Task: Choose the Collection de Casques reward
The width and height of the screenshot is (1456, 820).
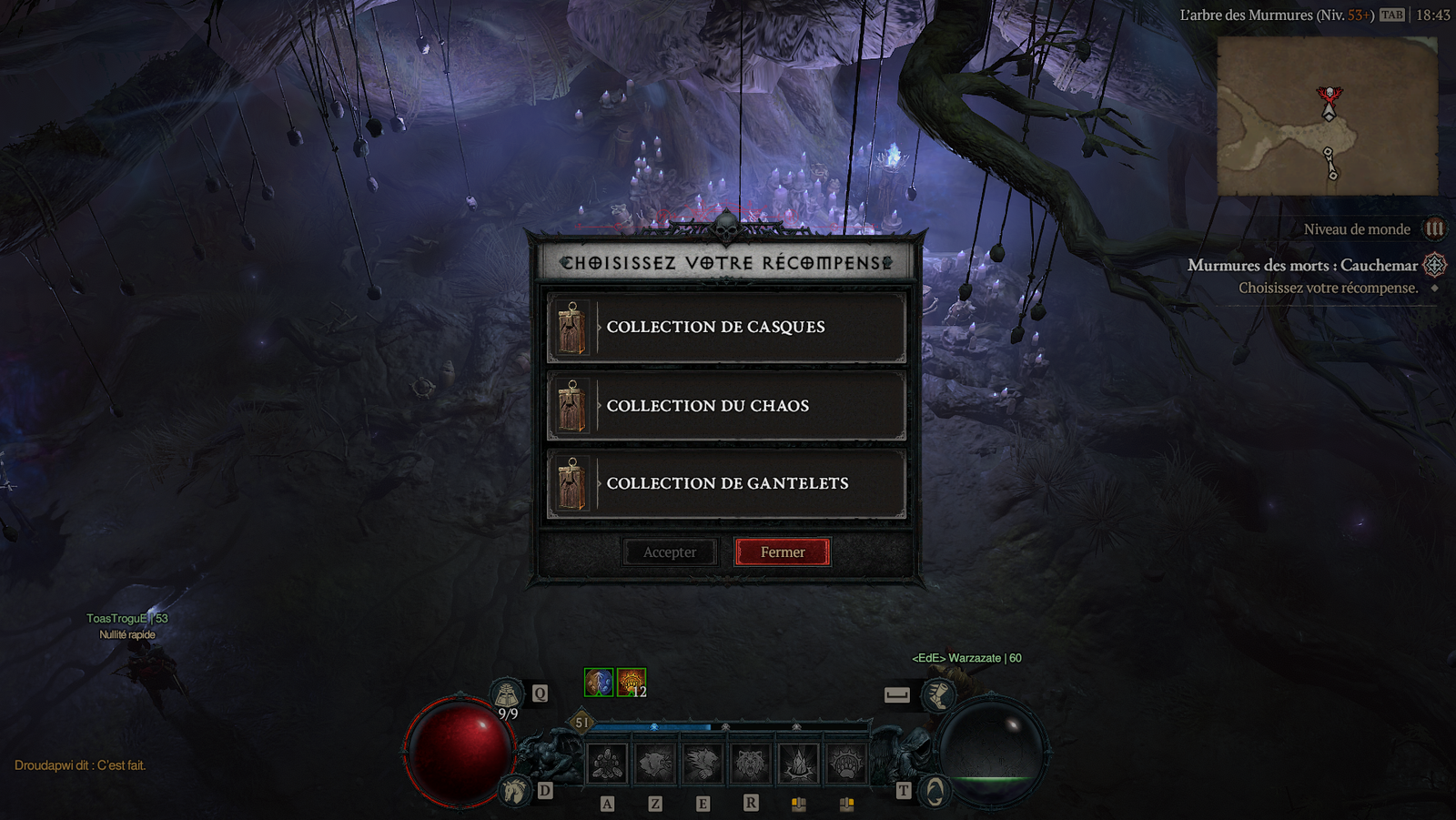Action: pos(726,328)
